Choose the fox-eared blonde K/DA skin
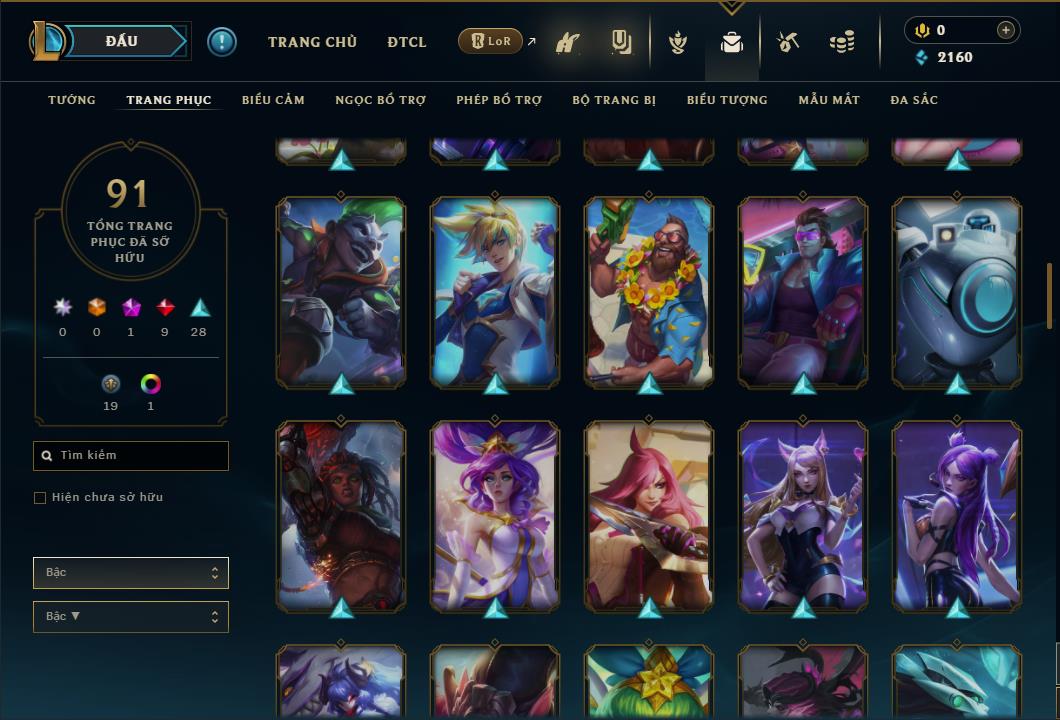1060x720 pixels. tap(803, 514)
